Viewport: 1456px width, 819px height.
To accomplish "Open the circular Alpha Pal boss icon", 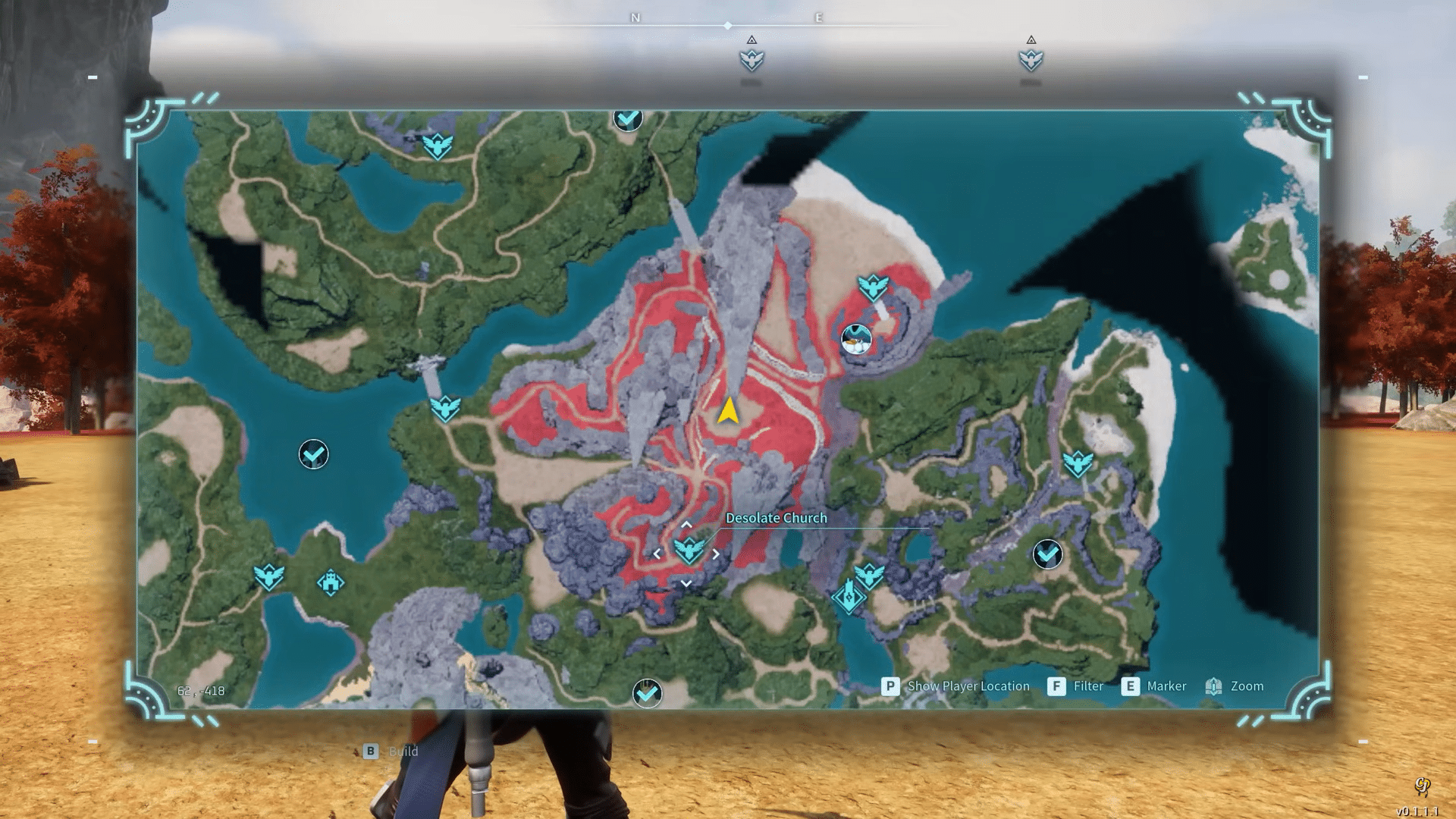I will point(856,340).
